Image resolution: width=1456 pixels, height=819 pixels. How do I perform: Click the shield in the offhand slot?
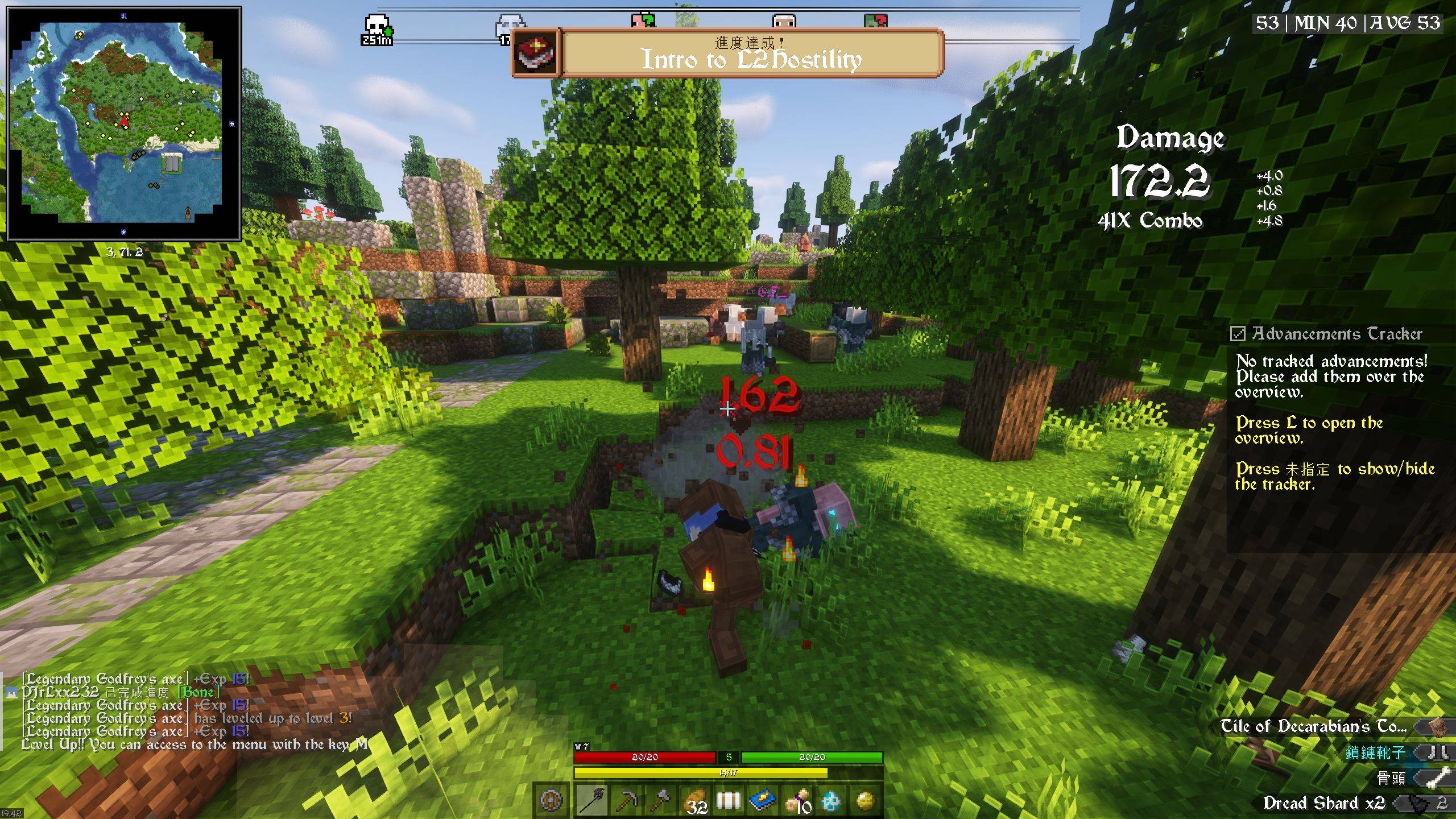(552, 801)
